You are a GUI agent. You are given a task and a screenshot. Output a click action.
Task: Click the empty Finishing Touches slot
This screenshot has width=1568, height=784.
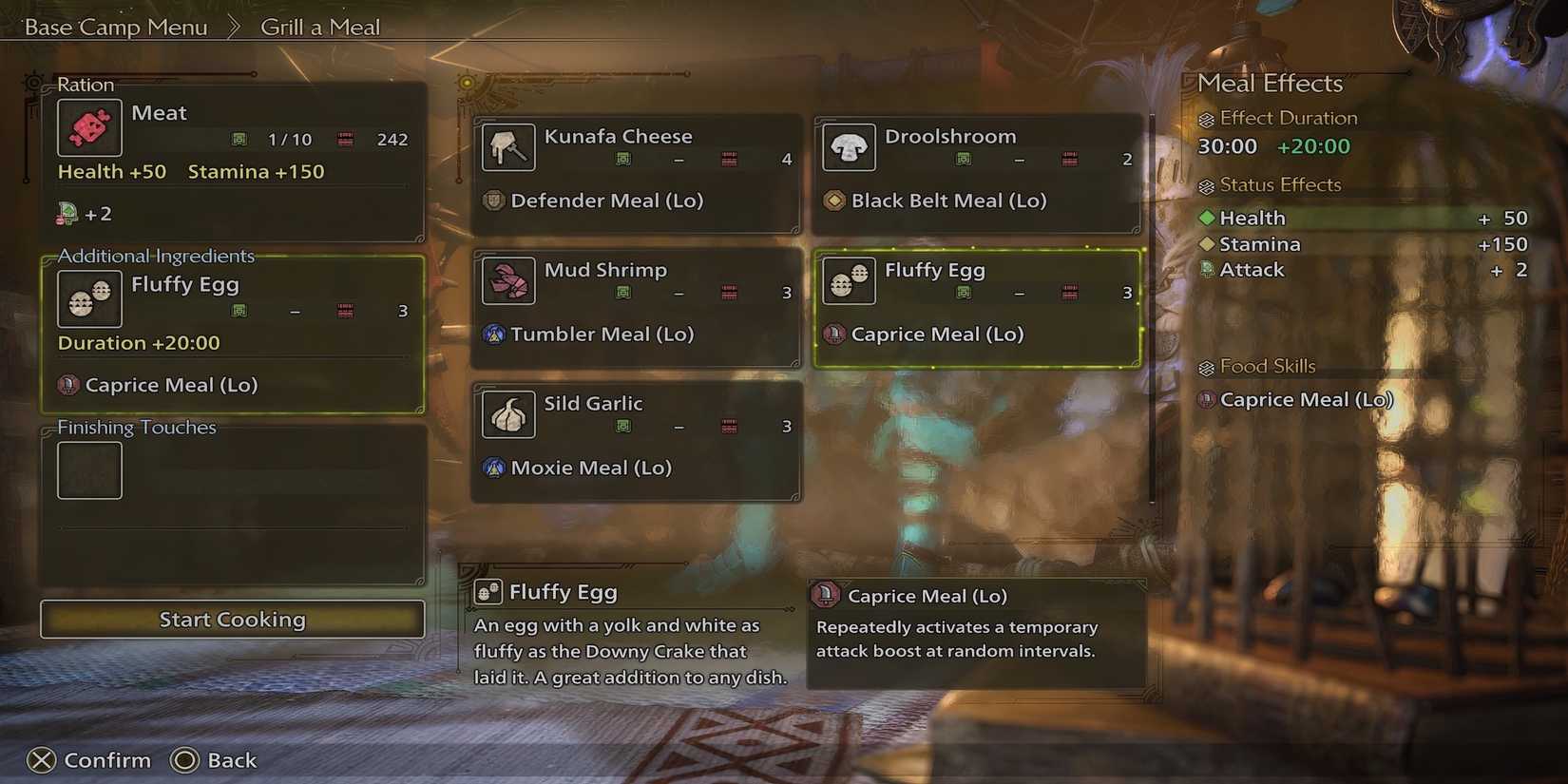[x=88, y=469]
